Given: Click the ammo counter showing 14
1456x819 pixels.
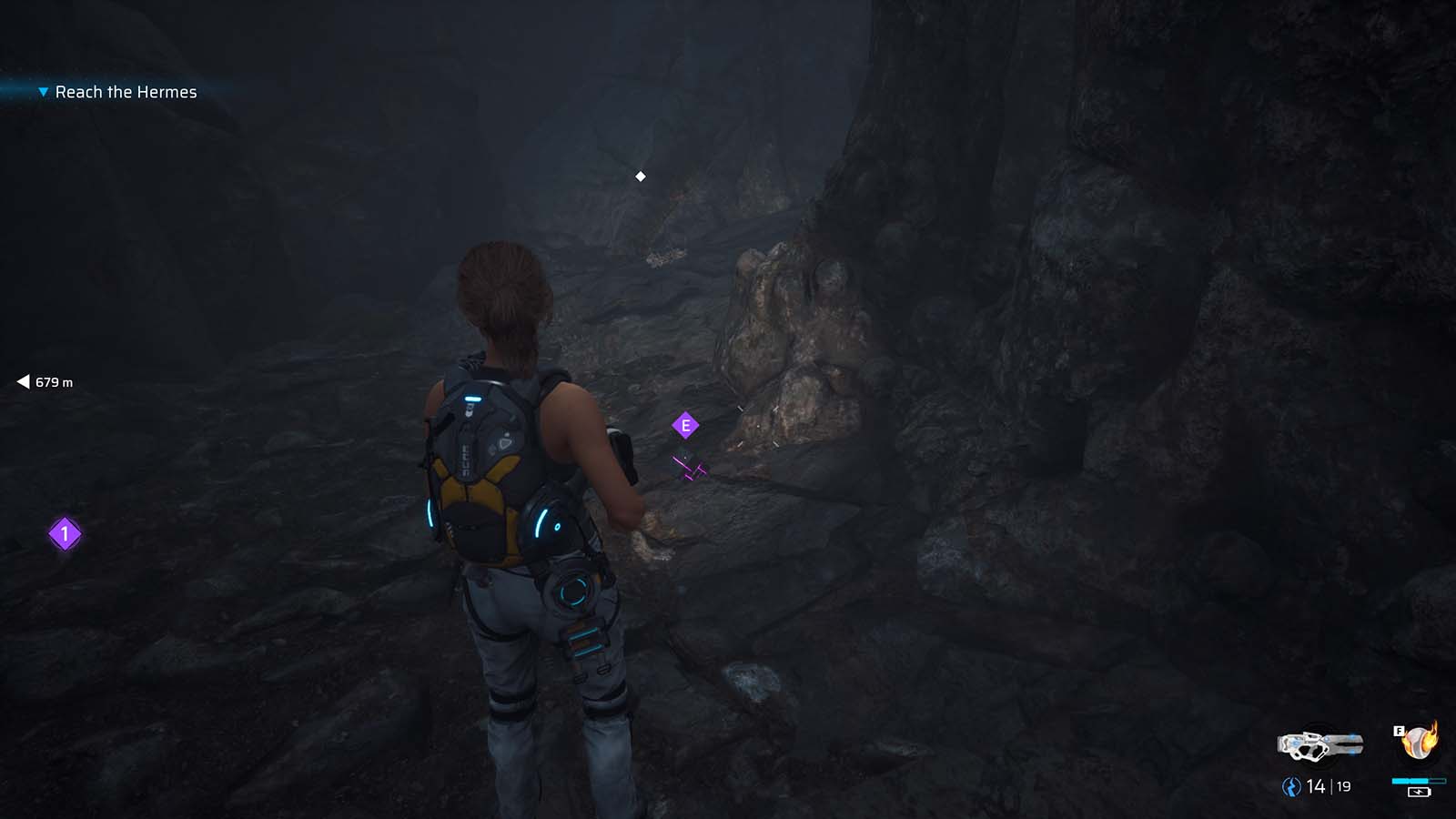Looking at the screenshot, I should (x=1316, y=786).
